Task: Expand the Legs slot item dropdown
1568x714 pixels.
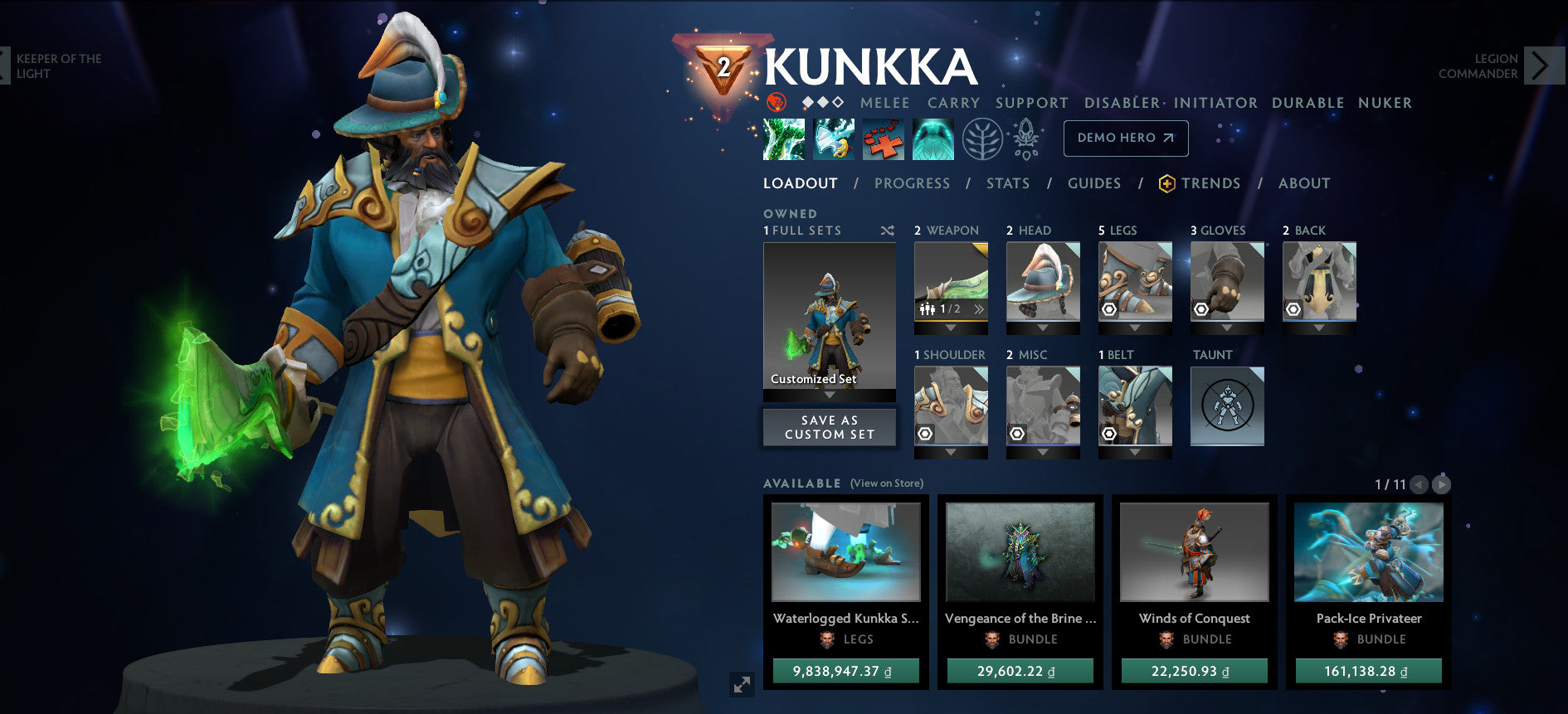Action: click(x=1135, y=328)
